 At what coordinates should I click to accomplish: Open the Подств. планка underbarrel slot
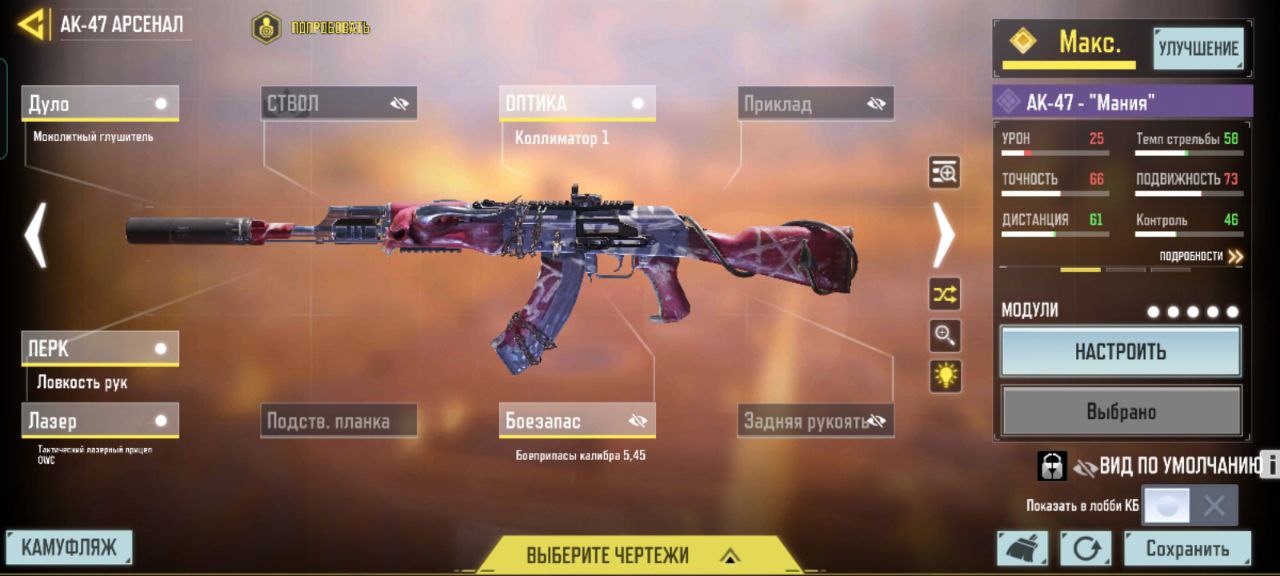[339, 421]
